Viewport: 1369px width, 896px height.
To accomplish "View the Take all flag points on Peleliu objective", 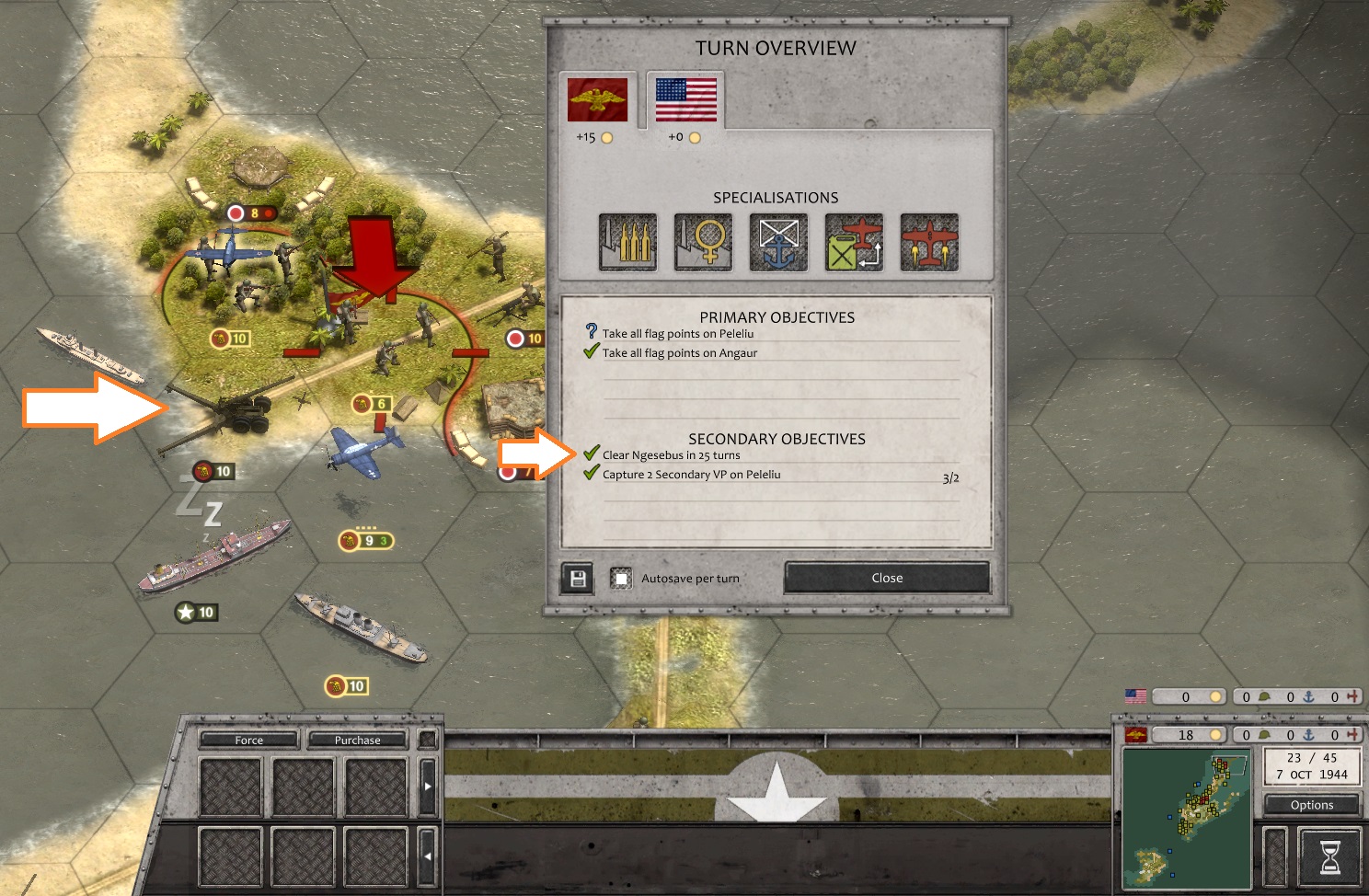I will click(677, 334).
